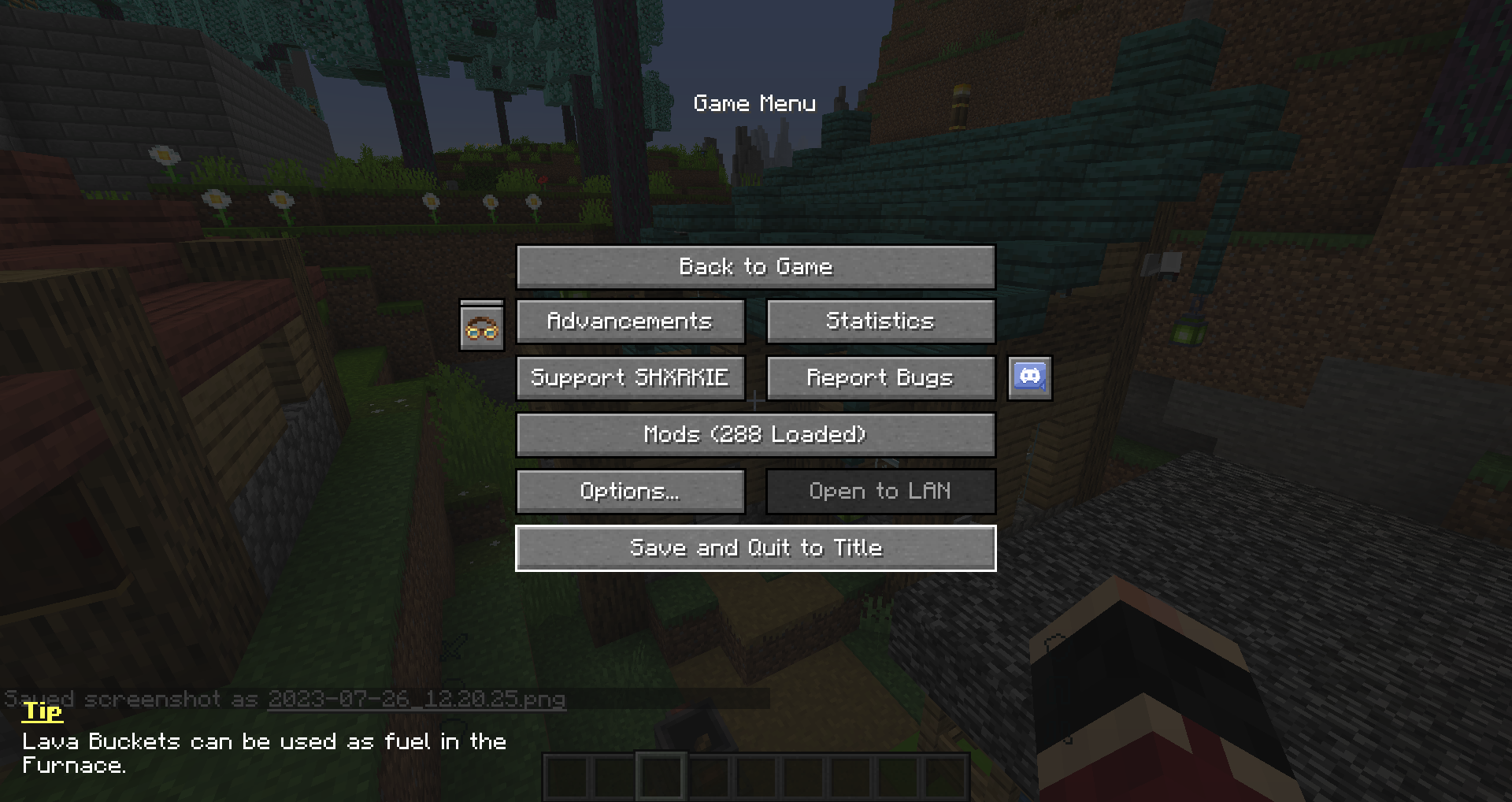1512x802 pixels.
Task: Open the Advancements screen
Action: (x=630, y=321)
